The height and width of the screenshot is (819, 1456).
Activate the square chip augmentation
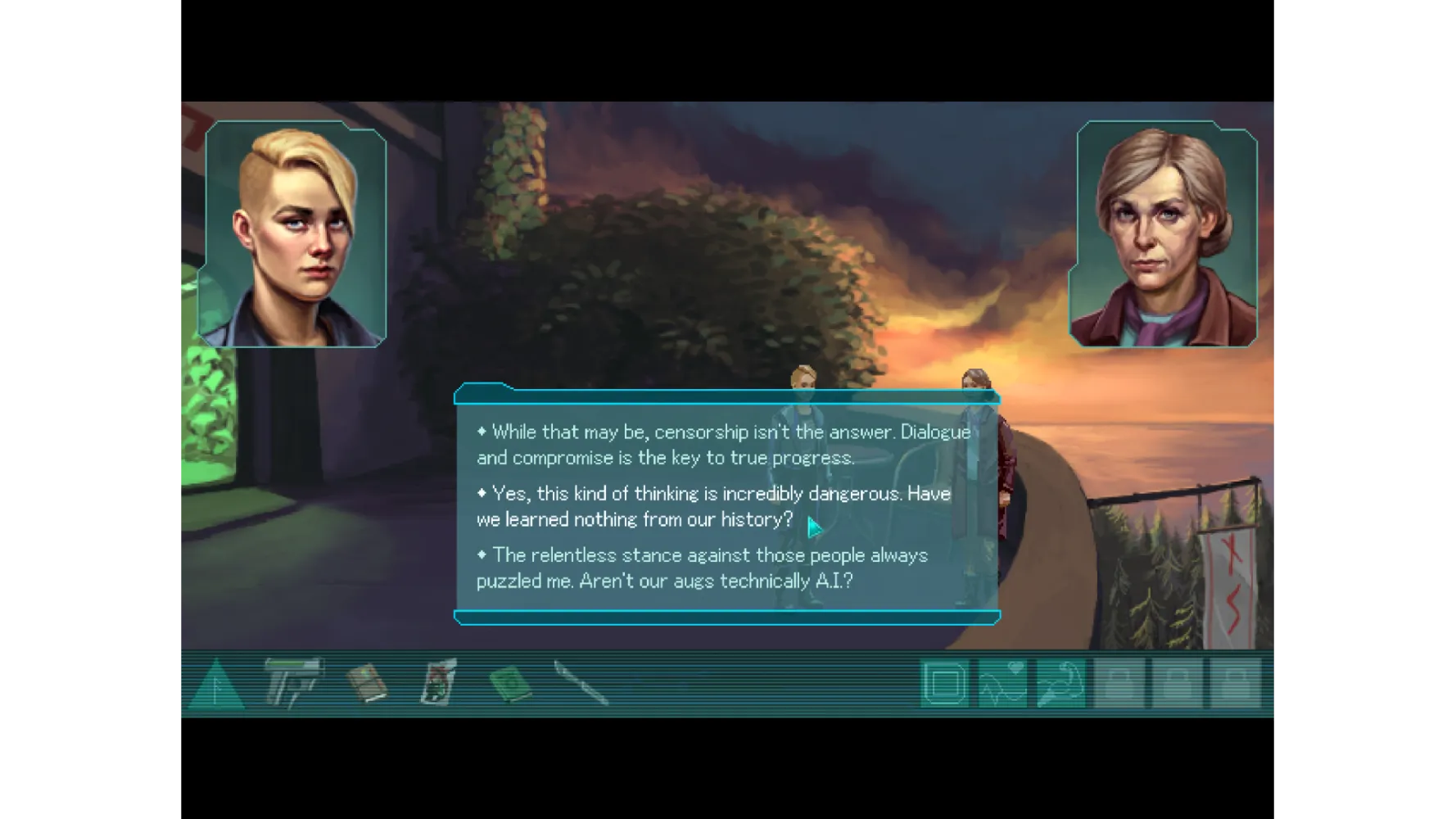944,683
